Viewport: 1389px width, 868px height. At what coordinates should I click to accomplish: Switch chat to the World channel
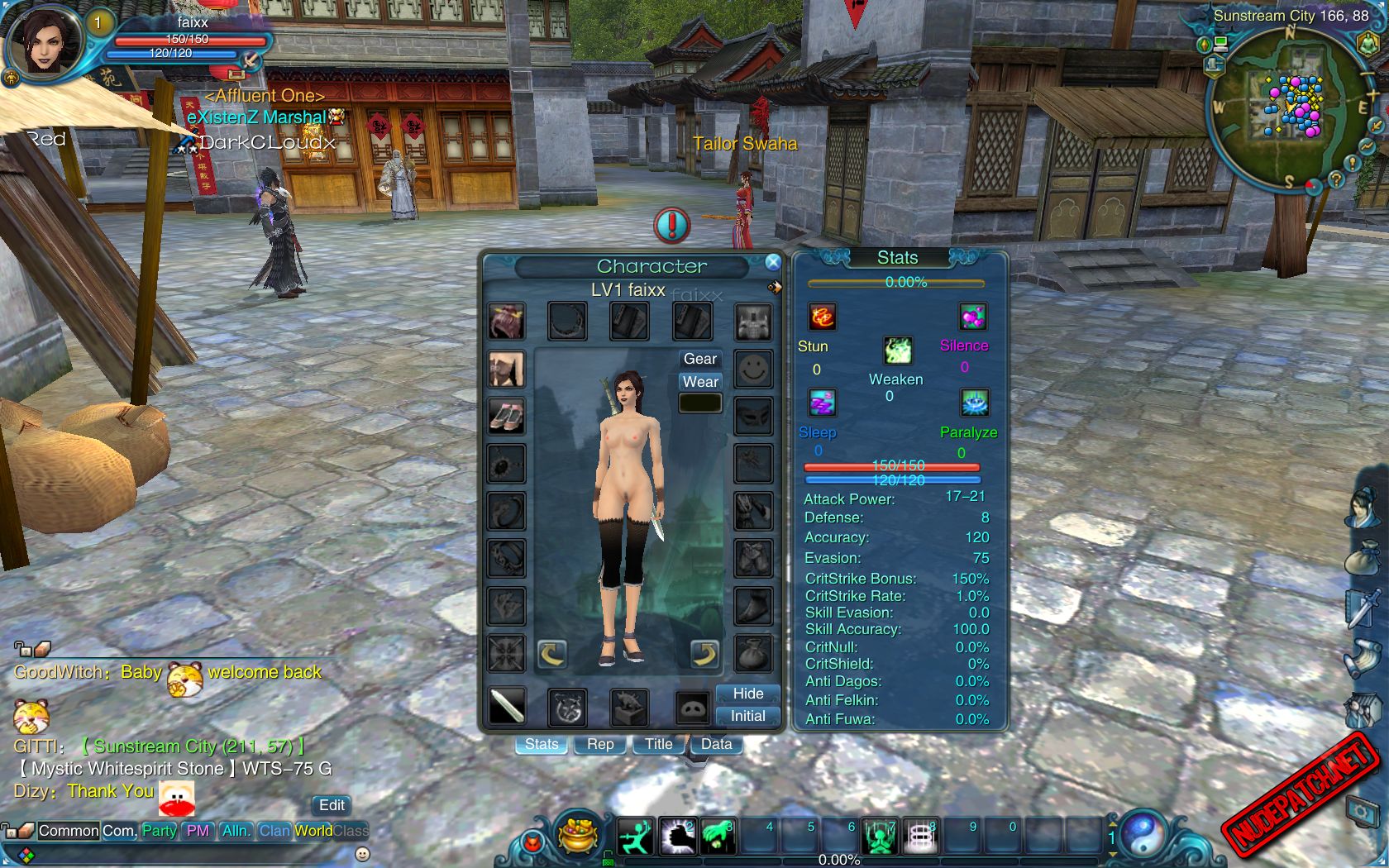pos(313,831)
